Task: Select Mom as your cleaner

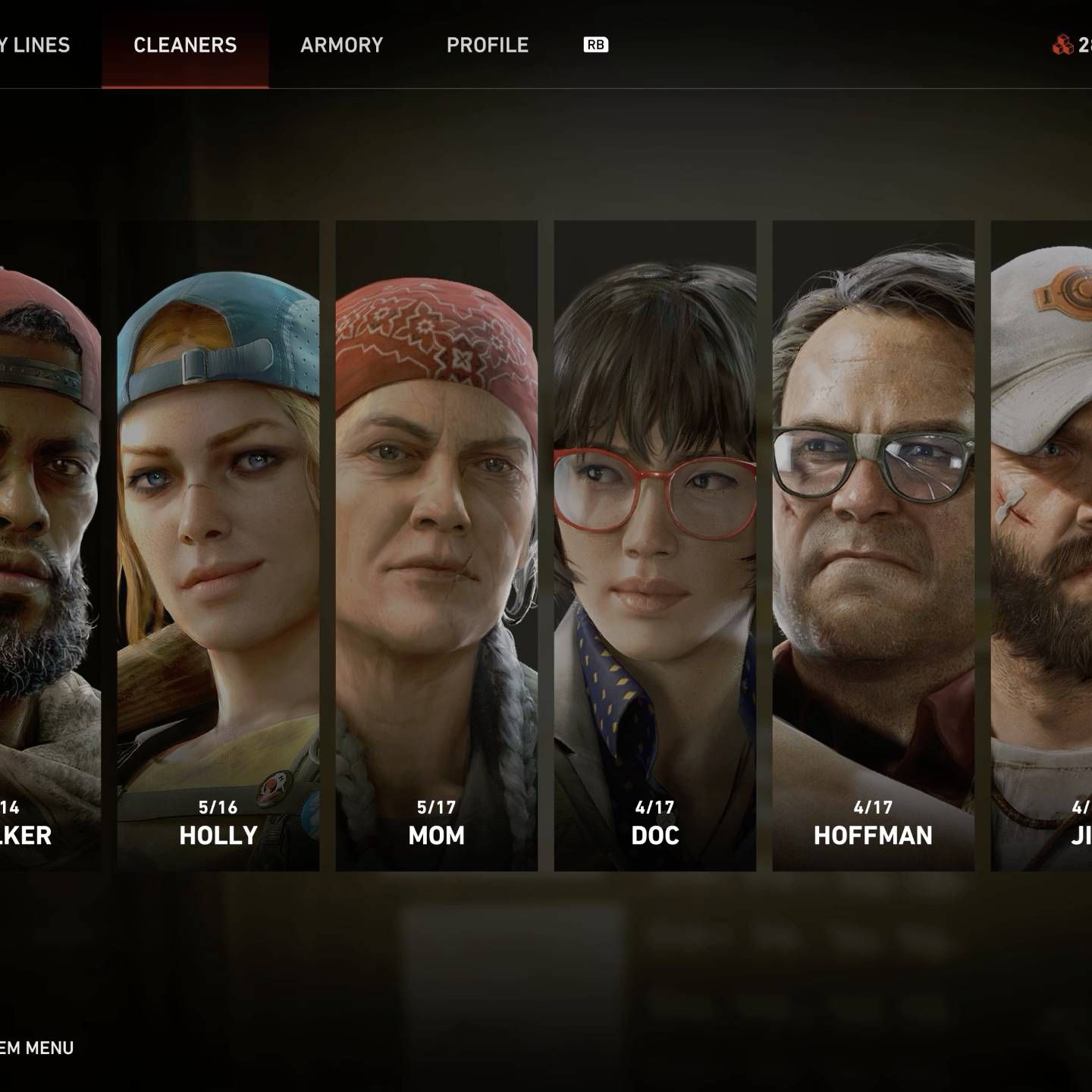Action: click(437, 546)
